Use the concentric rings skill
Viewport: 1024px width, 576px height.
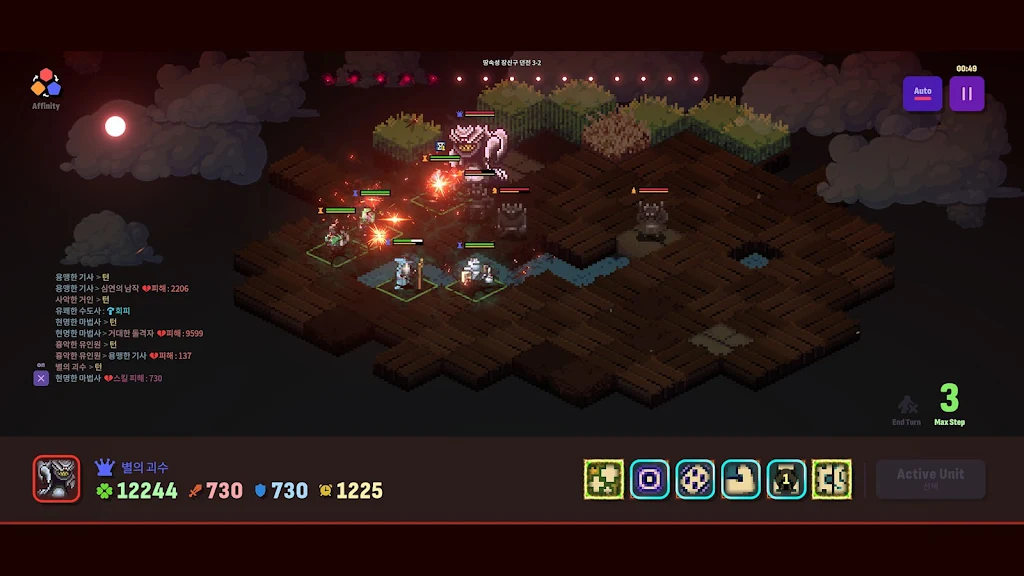(x=650, y=480)
